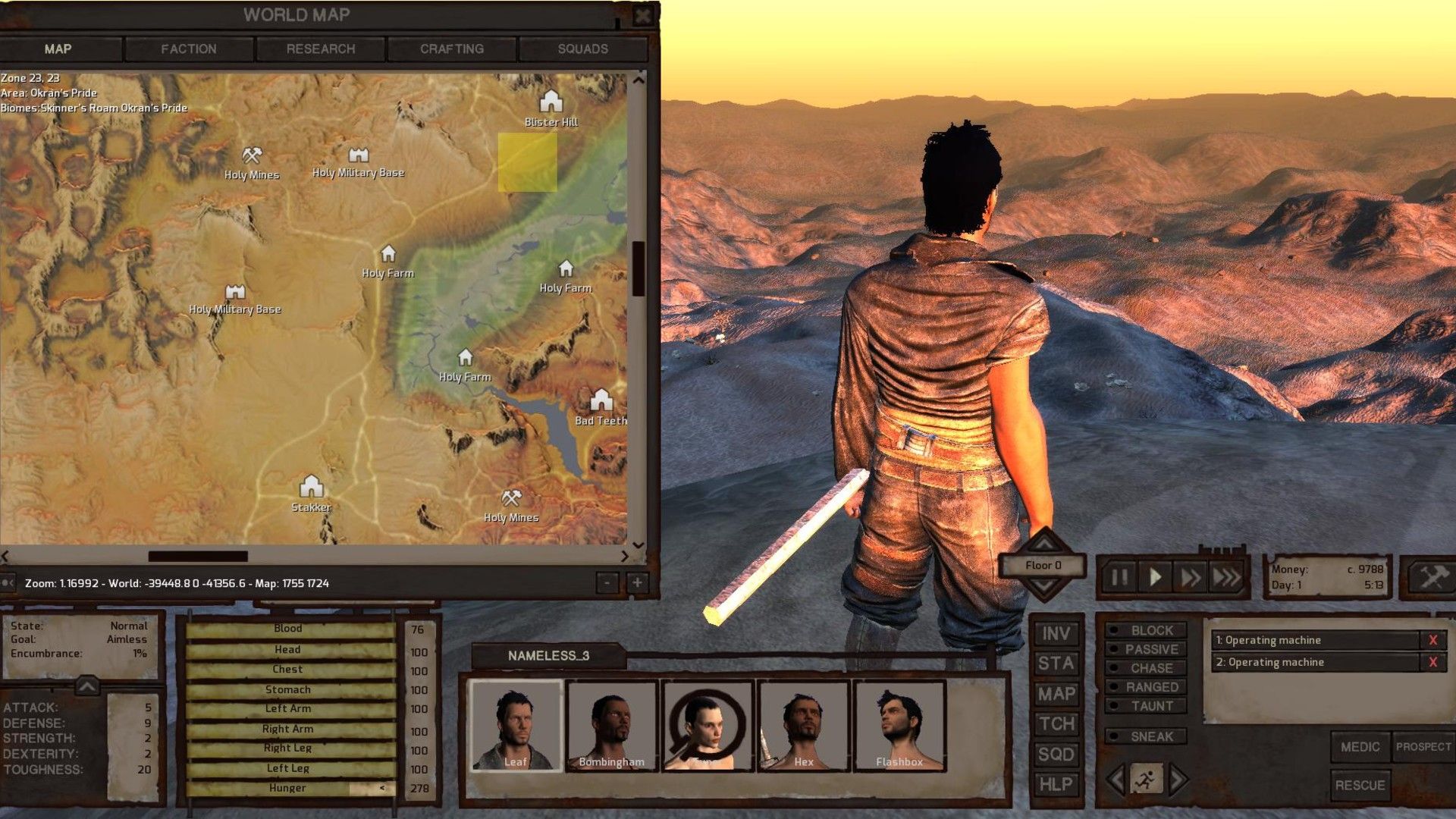This screenshot has width=1456, height=819.
Task: Click the Floor up arrow above Floor 0
Action: pyautogui.click(x=1043, y=544)
